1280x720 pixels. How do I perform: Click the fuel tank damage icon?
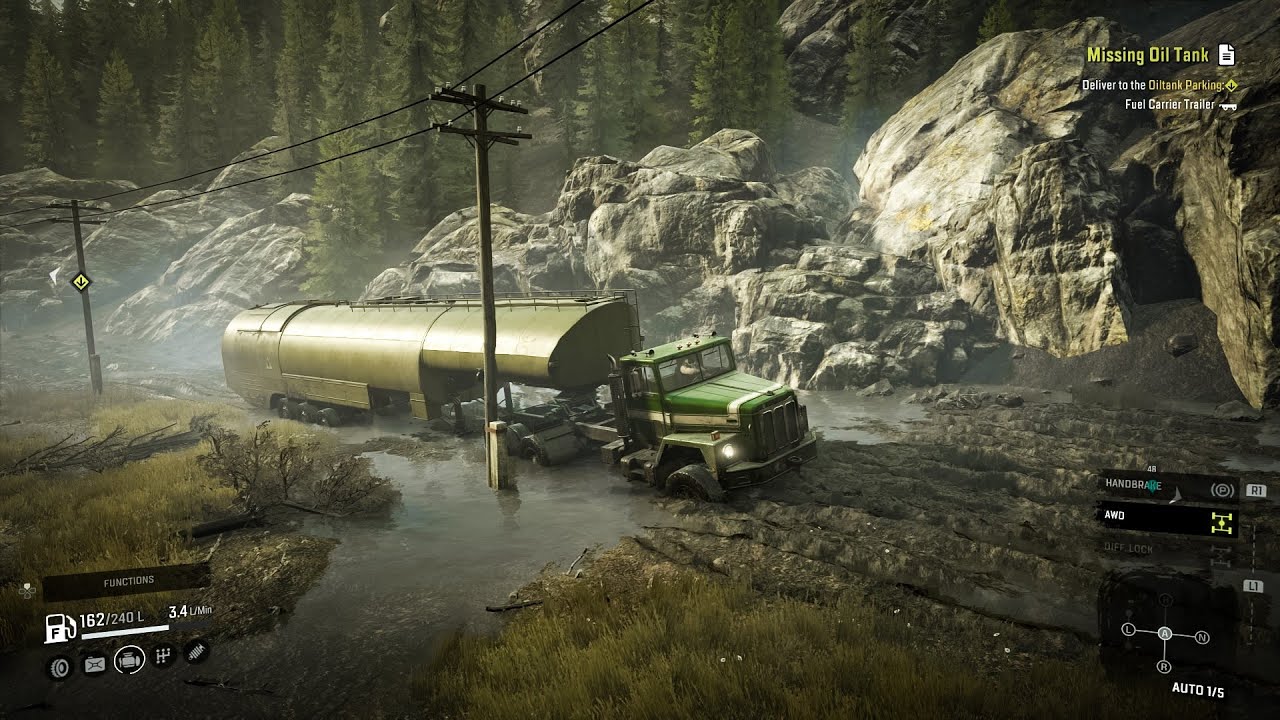point(94,663)
